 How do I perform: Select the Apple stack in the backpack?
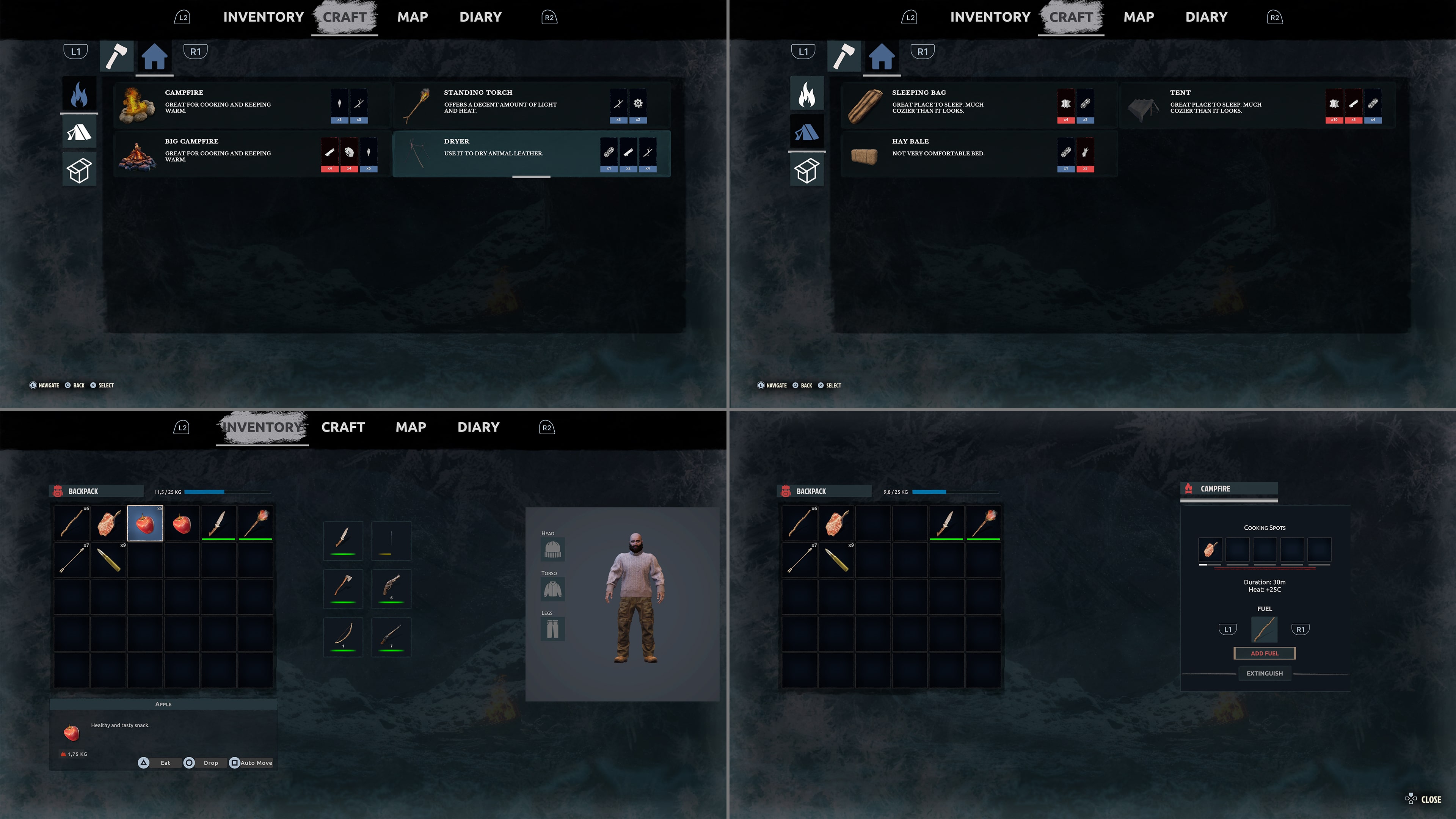coord(145,523)
